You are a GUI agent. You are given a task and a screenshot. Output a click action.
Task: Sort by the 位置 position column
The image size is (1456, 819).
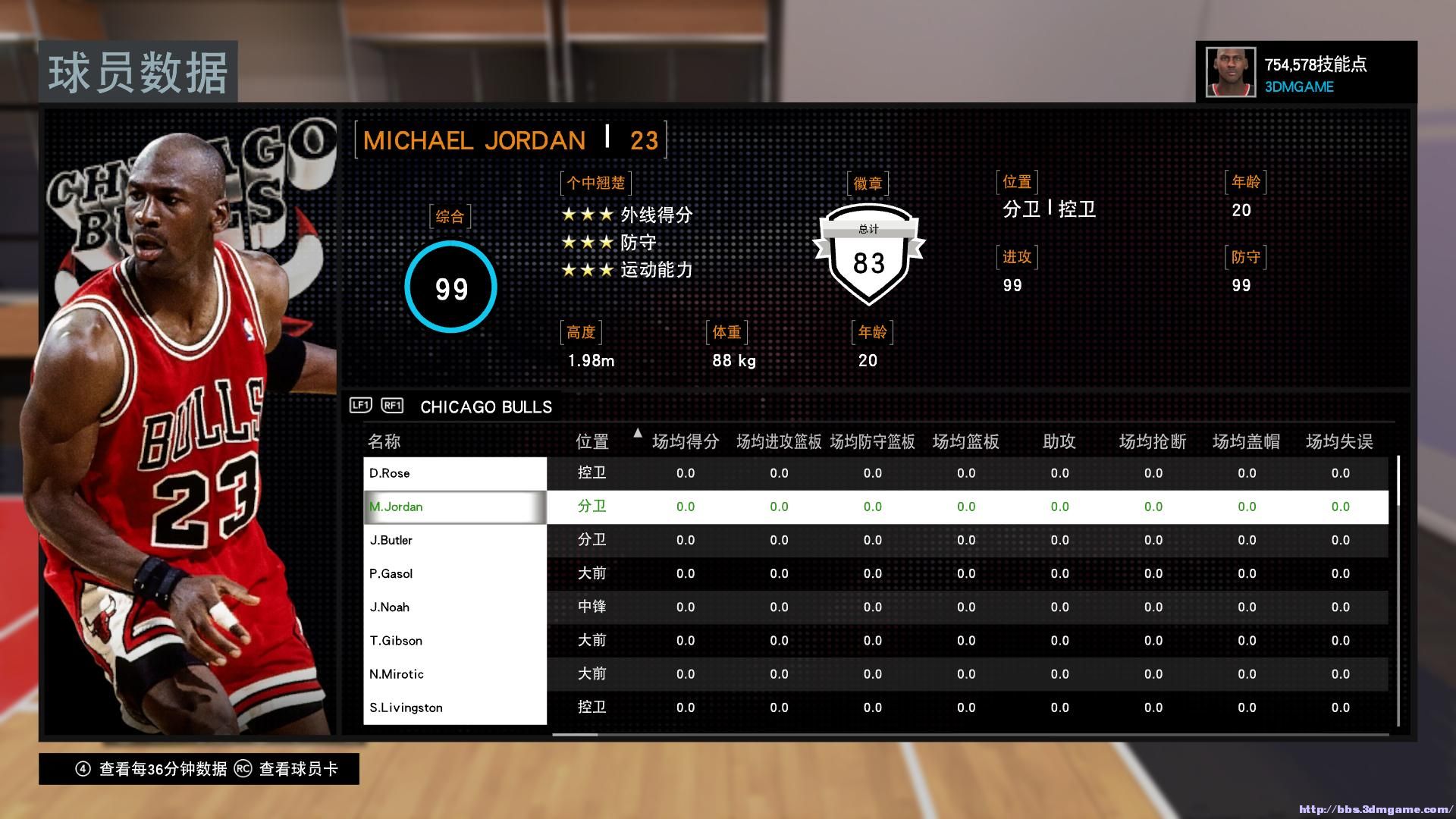(x=592, y=441)
